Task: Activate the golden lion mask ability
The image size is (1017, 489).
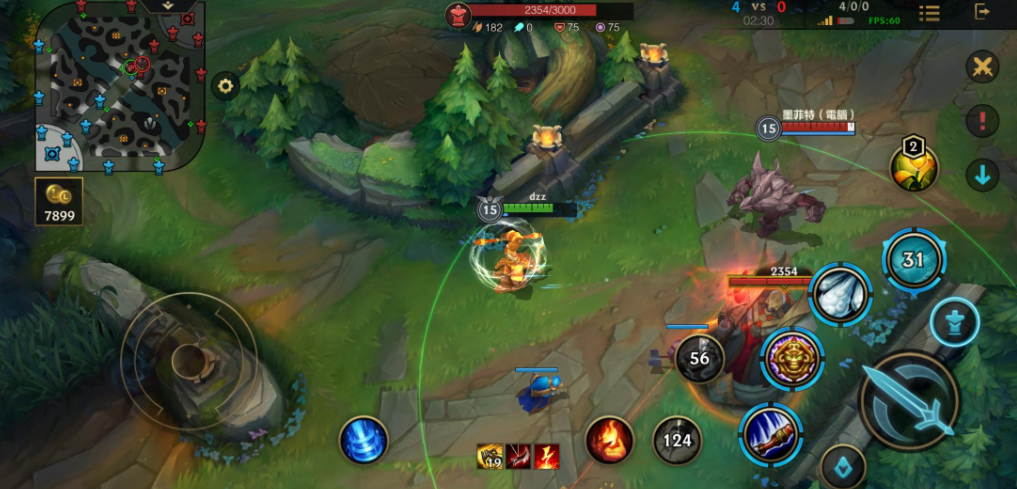Action: [791, 357]
